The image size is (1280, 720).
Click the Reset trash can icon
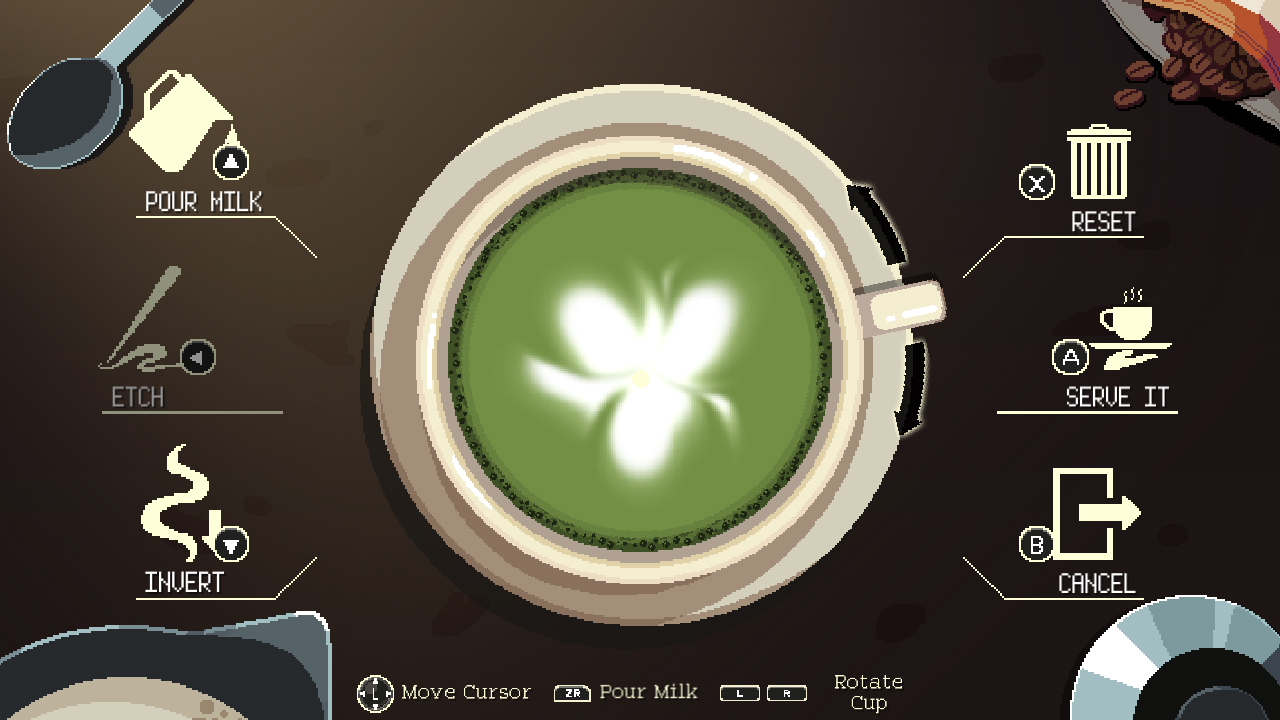pyautogui.click(x=1098, y=165)
